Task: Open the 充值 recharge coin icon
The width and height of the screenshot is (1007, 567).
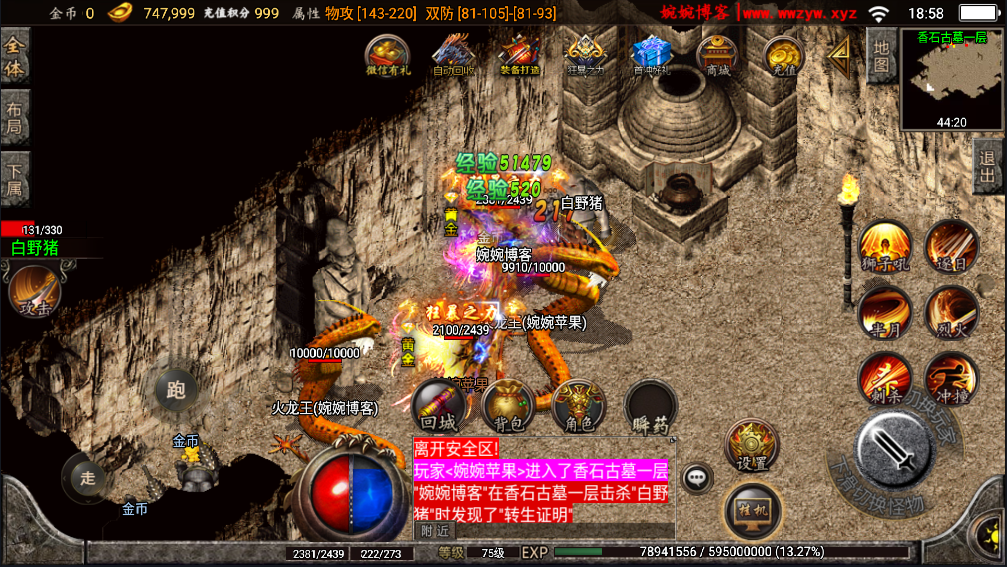Action: (783, 55)
